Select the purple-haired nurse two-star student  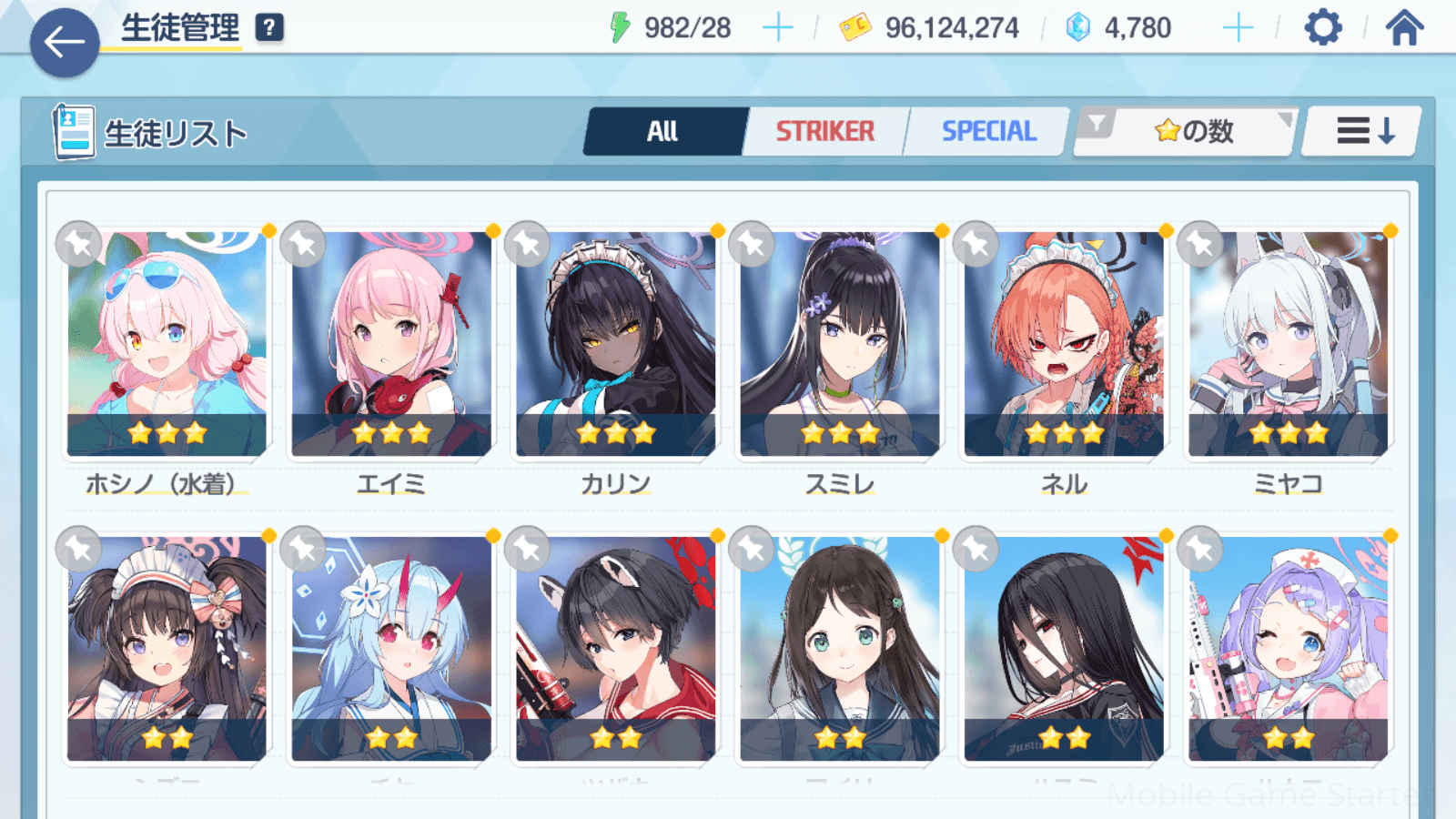tap(1288, 648)
